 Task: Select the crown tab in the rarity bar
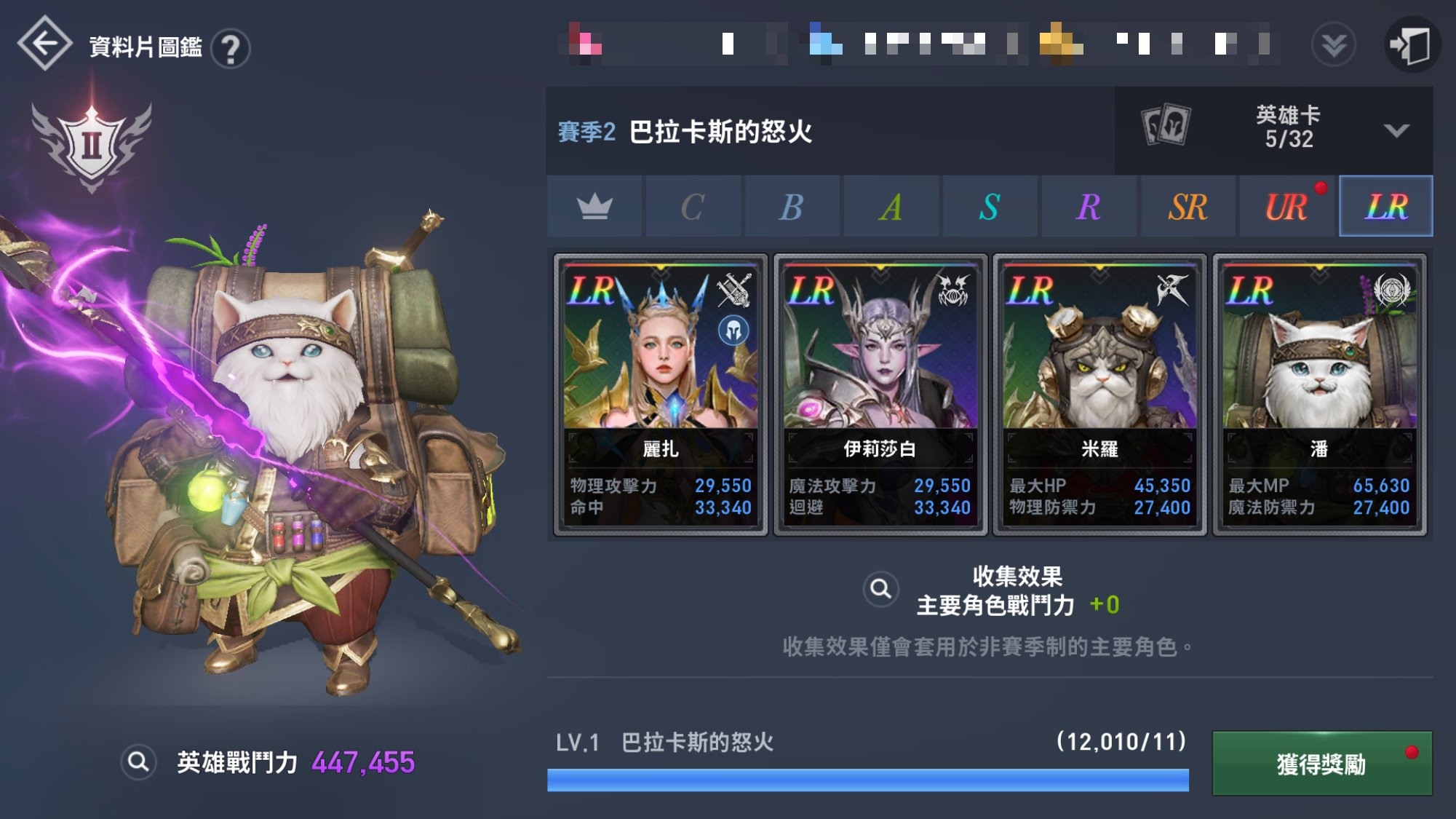click(x=595, y=206)
